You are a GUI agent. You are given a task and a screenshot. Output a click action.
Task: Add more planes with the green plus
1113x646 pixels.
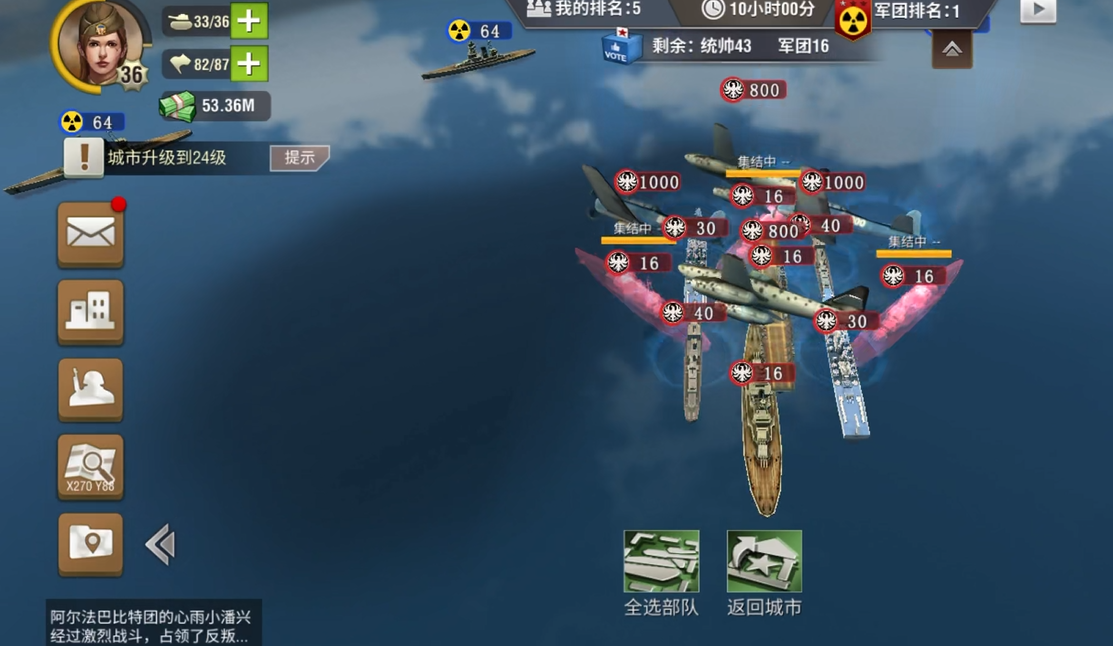[249, 64]
